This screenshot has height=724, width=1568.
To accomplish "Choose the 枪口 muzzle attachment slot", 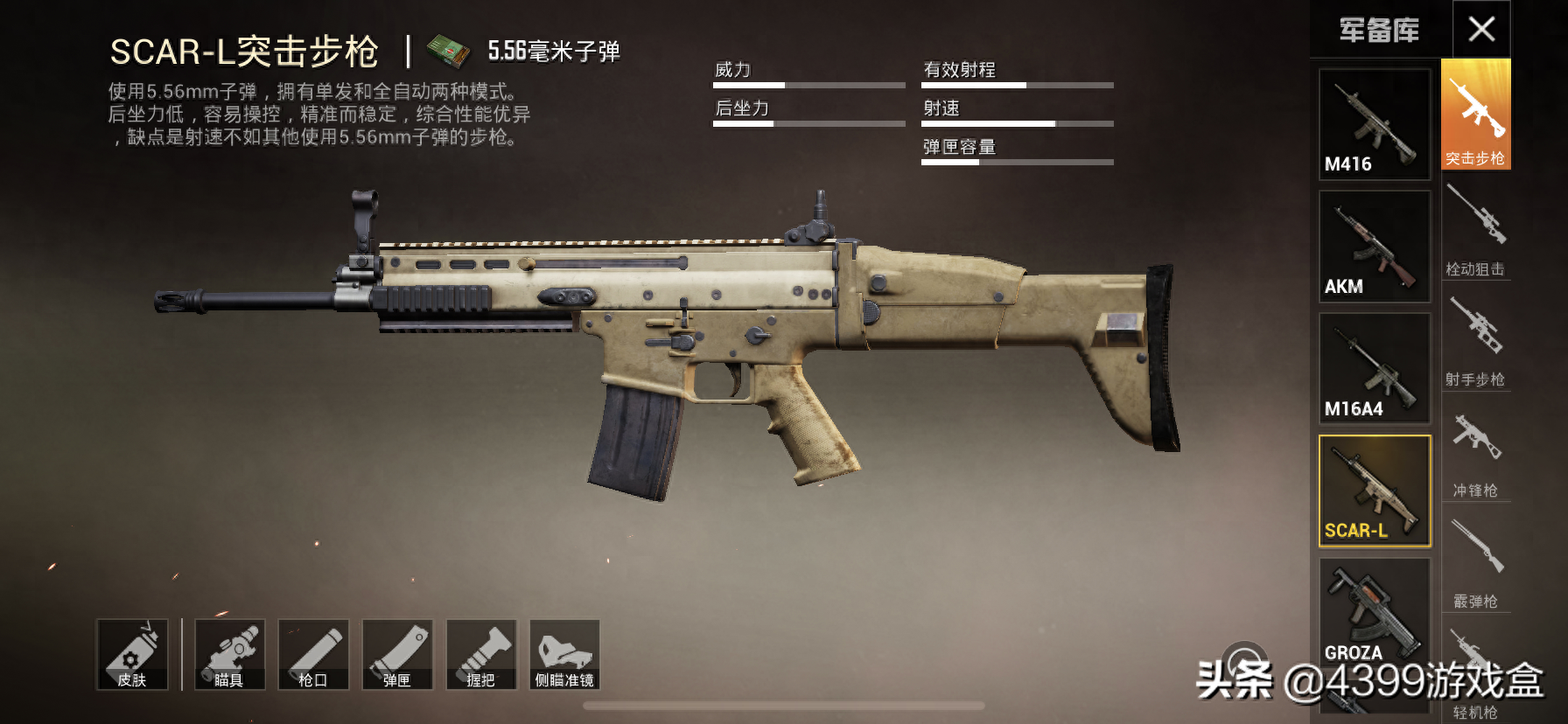I will [313, 655].
